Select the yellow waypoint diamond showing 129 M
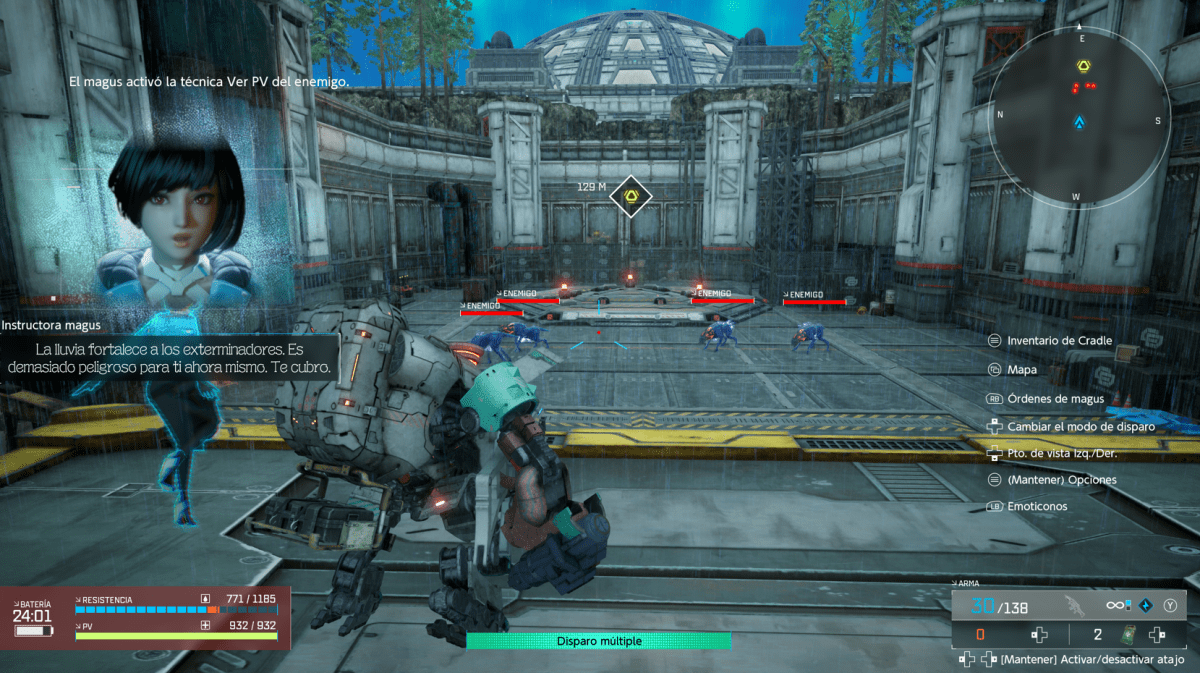Screen dimensions: 1200x673 (631, 196)
